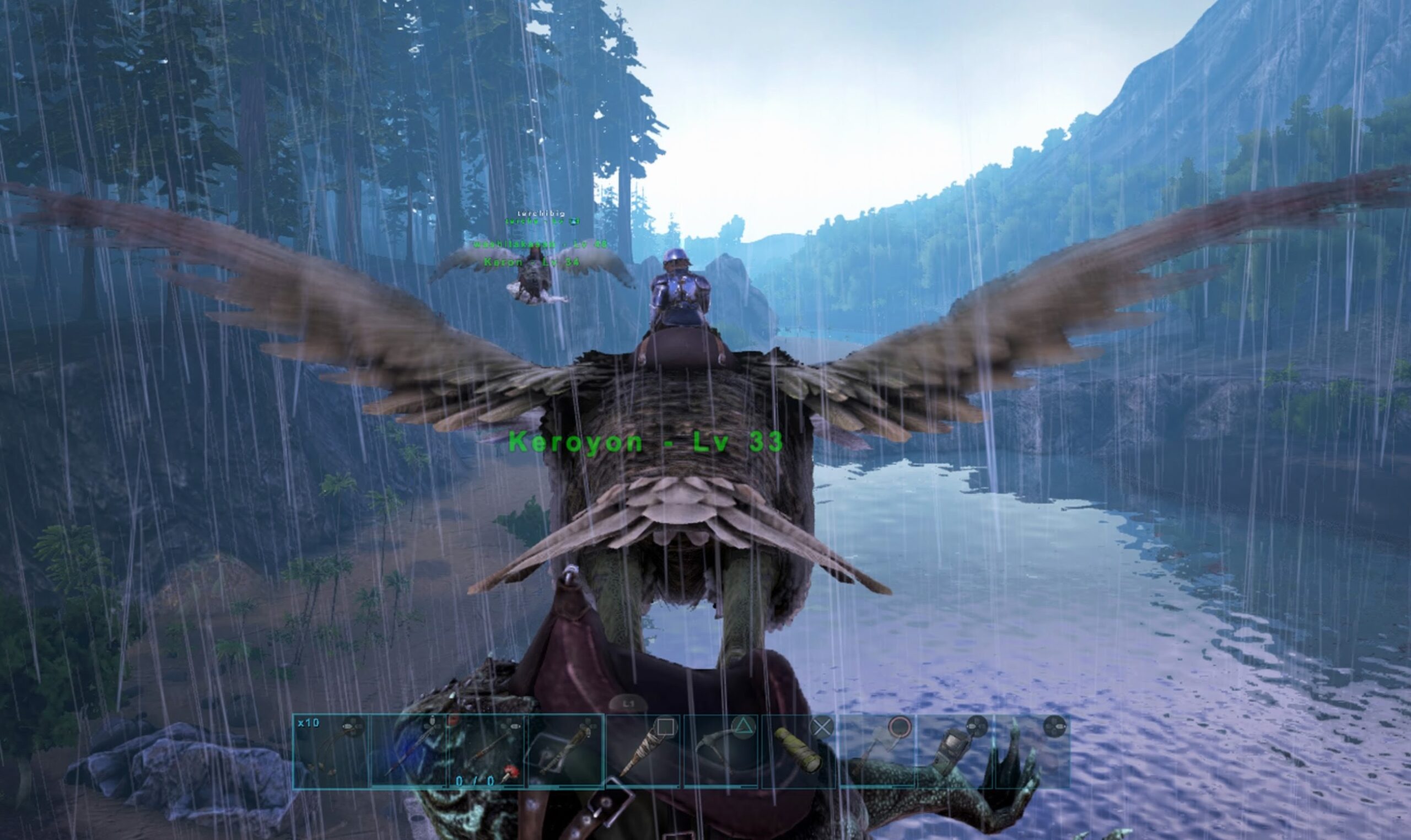Equip the spyglass item
Viewport: 1411px width, 840px height.
click(799, 751)
